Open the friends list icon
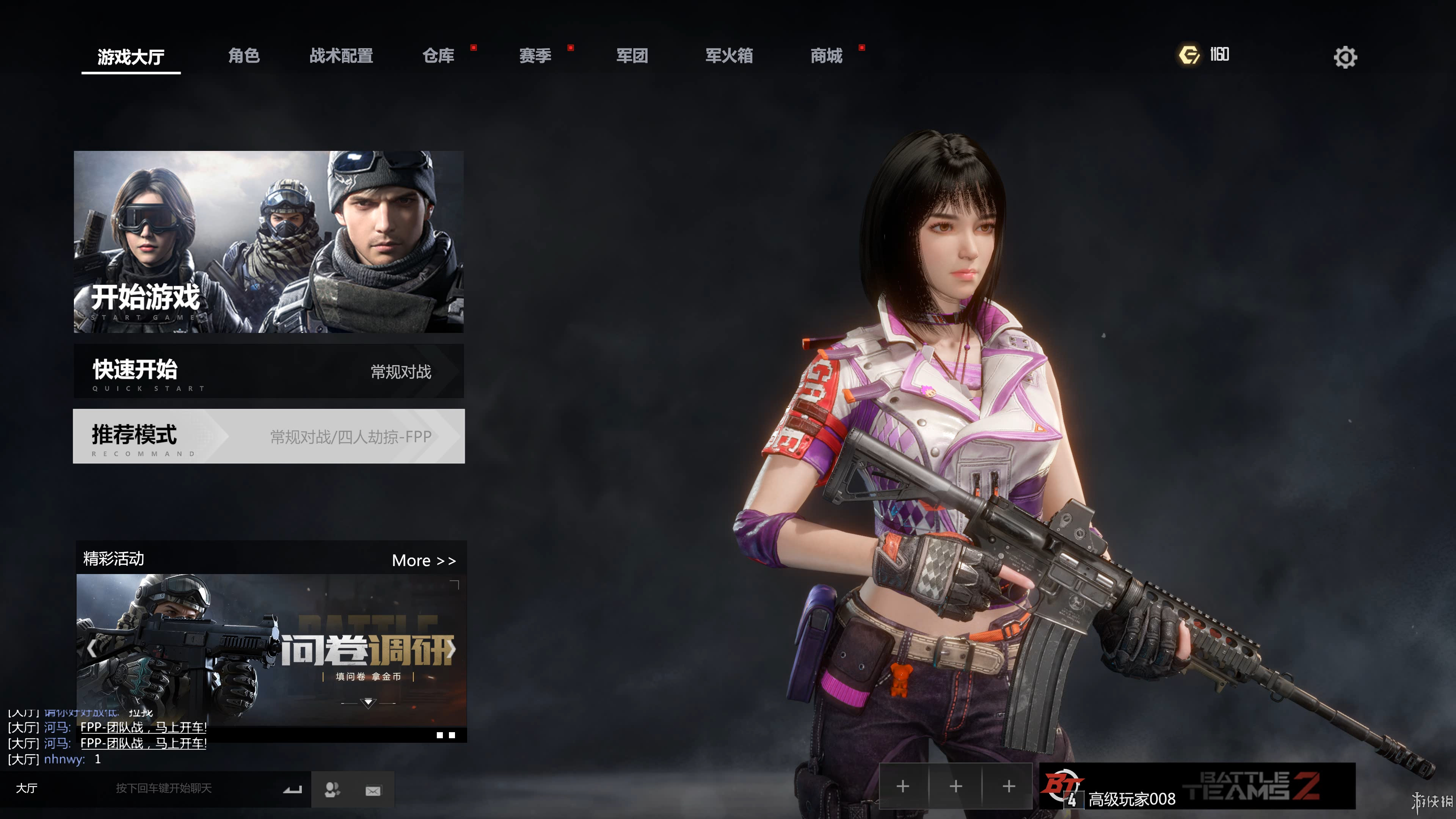The height and width of the screenshot is (819, 1456). (333, 789)
